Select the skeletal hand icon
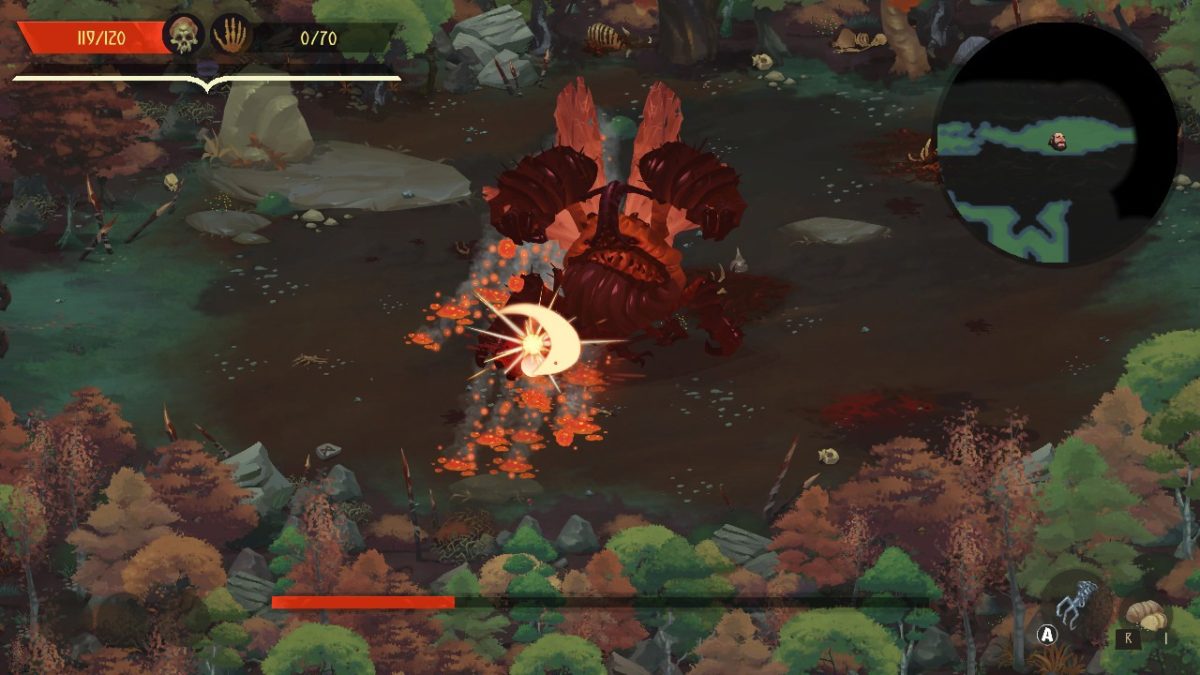Image resolution: width=1200 pixels, height=675 pixels. 230,37
